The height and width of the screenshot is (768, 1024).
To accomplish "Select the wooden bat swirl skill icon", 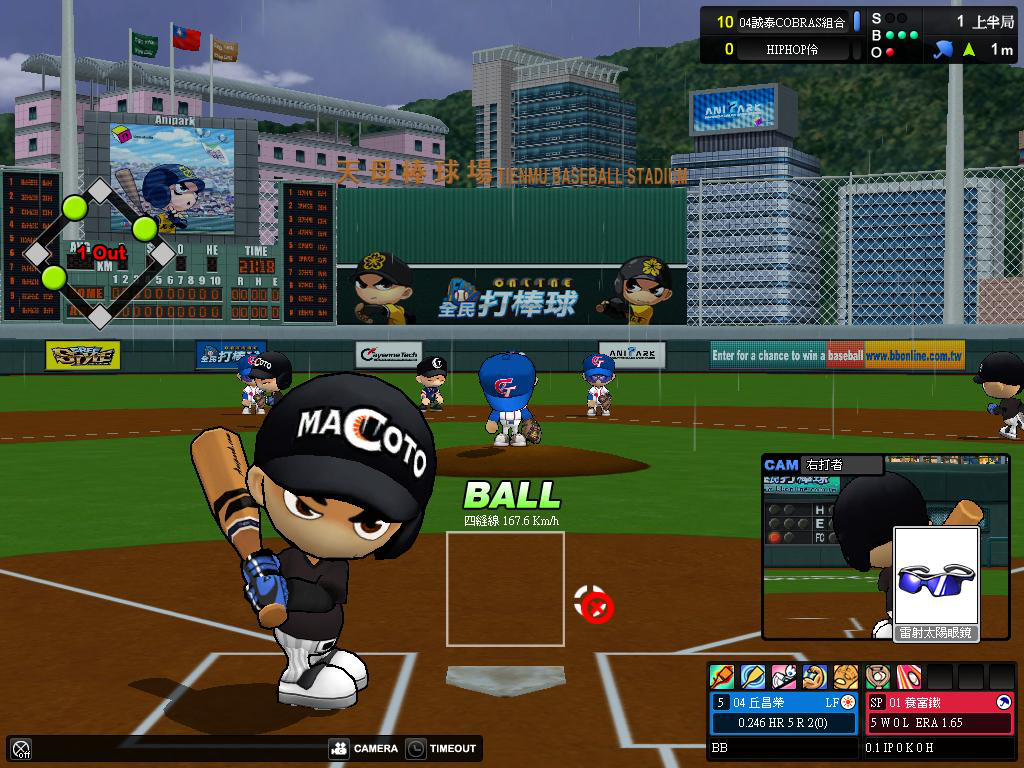I will point(753,677).
